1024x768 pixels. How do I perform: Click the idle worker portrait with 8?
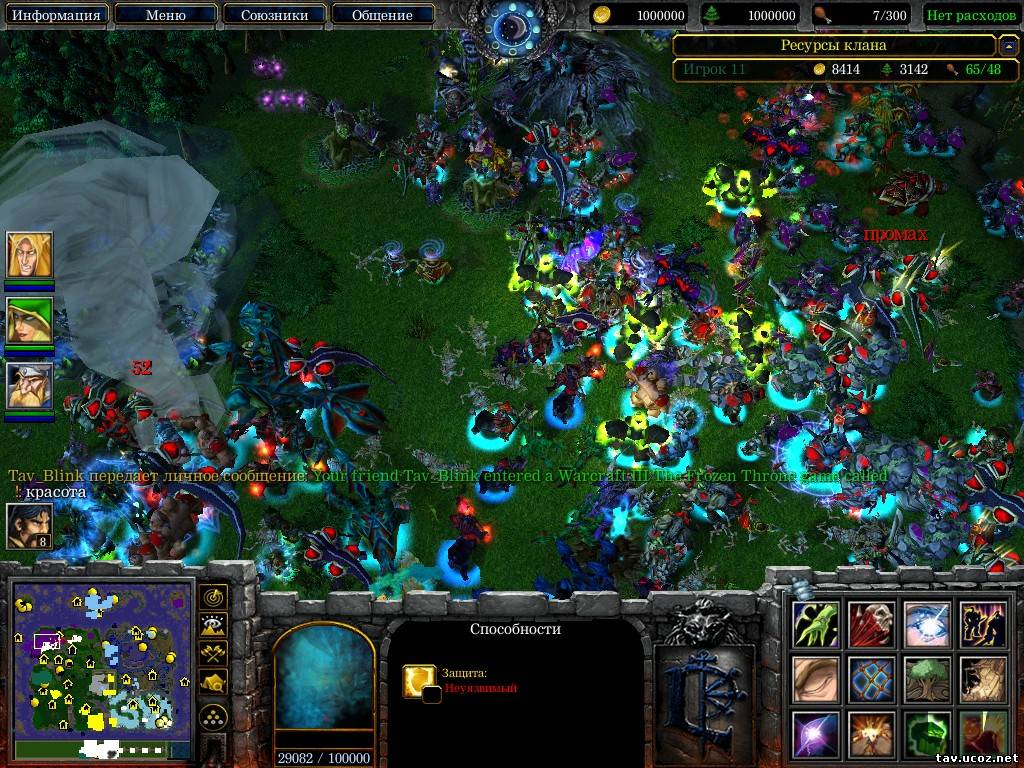coord(29,526)
